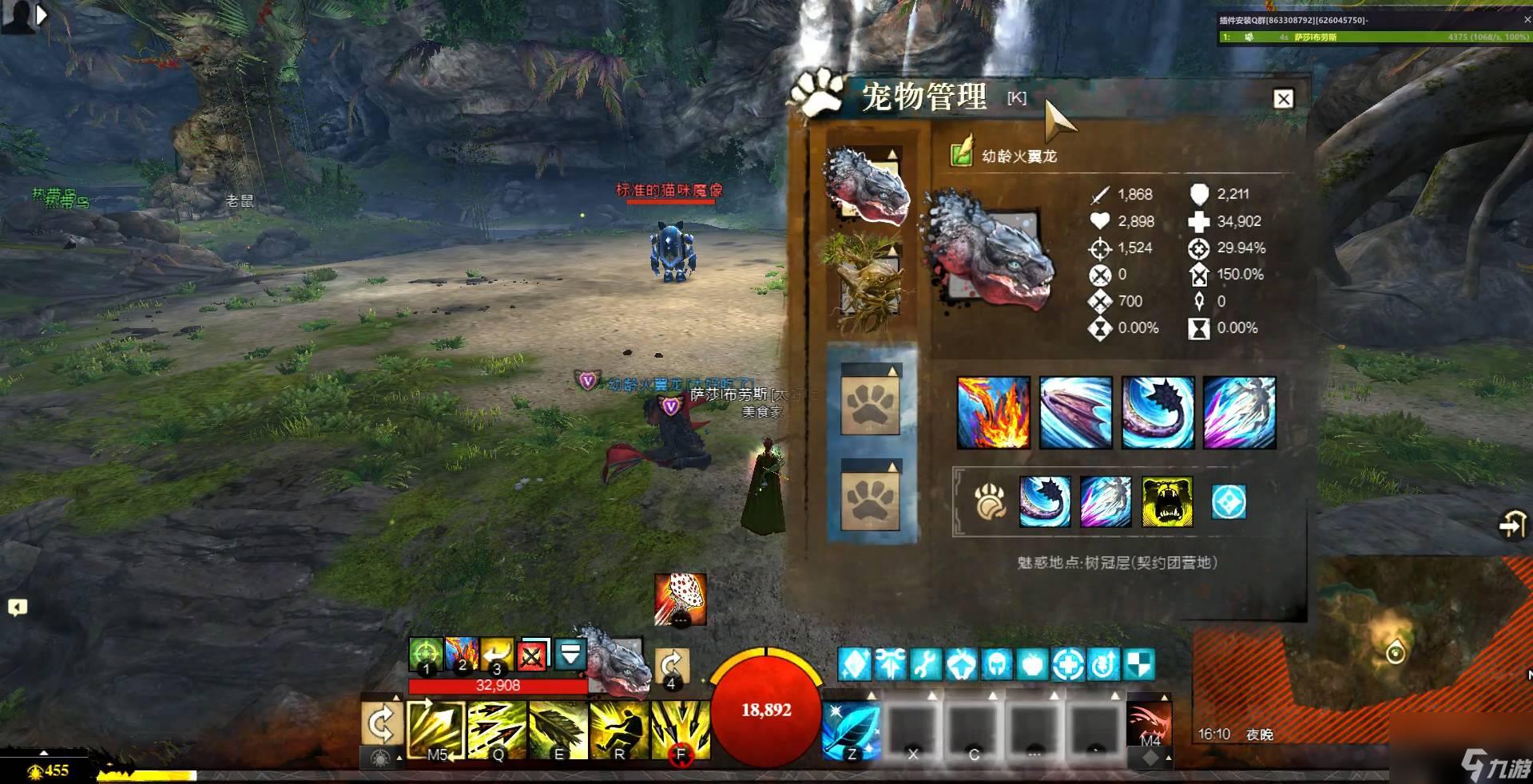Click the flame breath pet skill
Image resolution: width=1533 pixels, height=784 pixels.
coord(993,412)
